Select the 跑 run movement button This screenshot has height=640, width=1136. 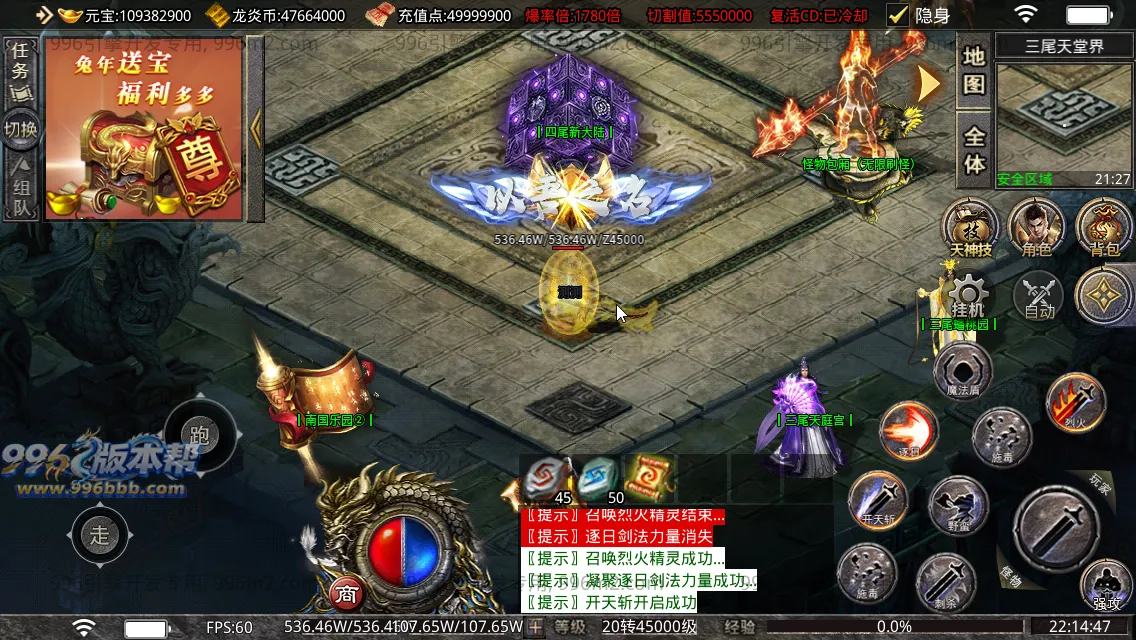coord(199,435)
